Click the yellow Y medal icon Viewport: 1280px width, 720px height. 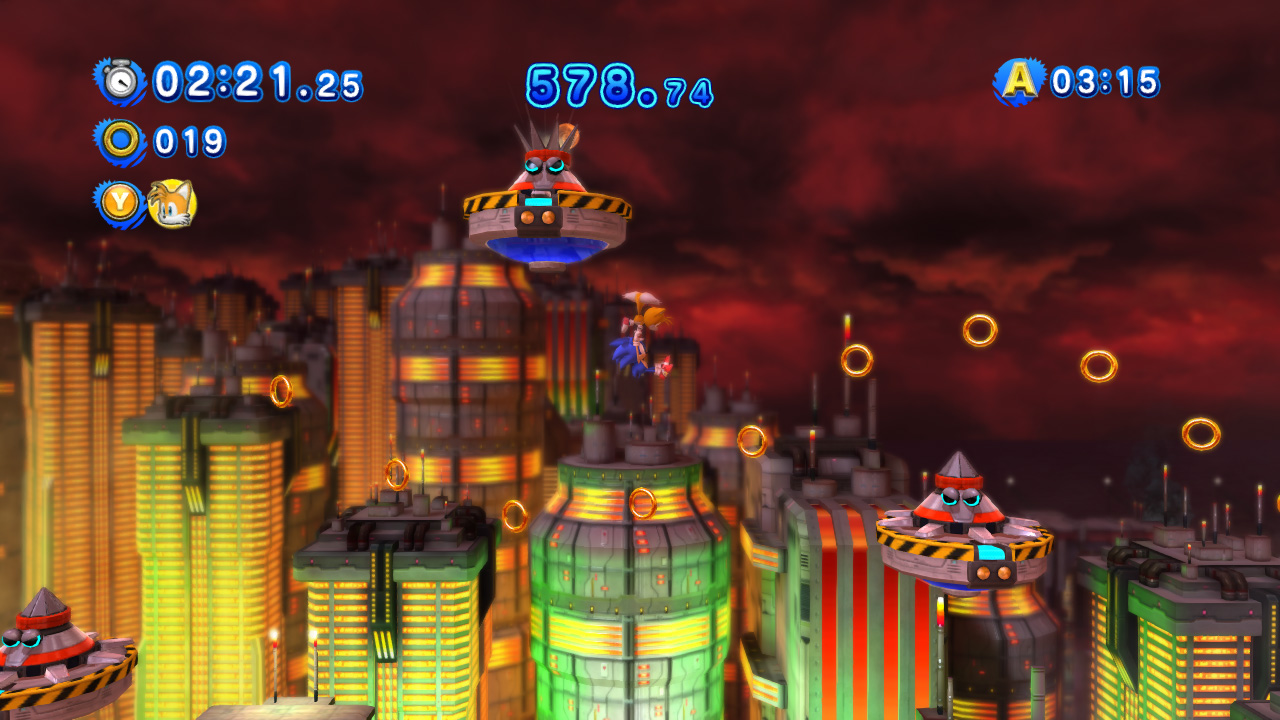coord(120,197)
